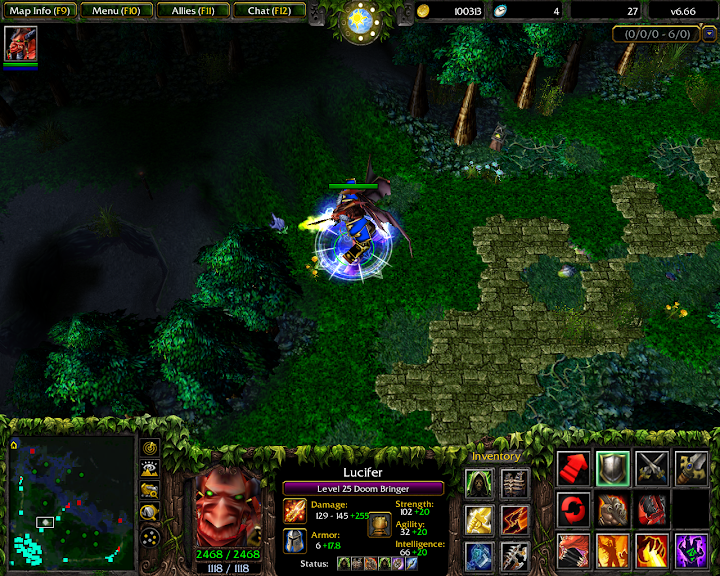Use the red beast claws Devour ability
720x576 pixels.
coord(573,550)
